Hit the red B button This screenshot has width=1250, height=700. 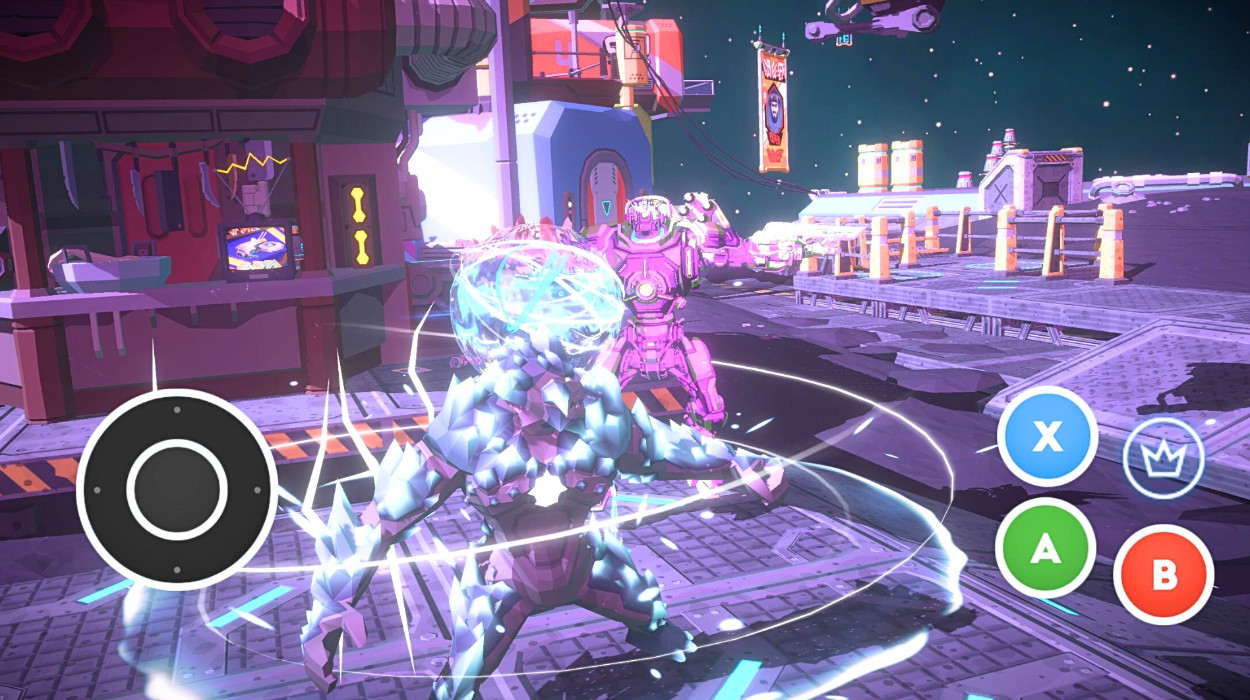pyautogui.click(x=1163, y=575)
